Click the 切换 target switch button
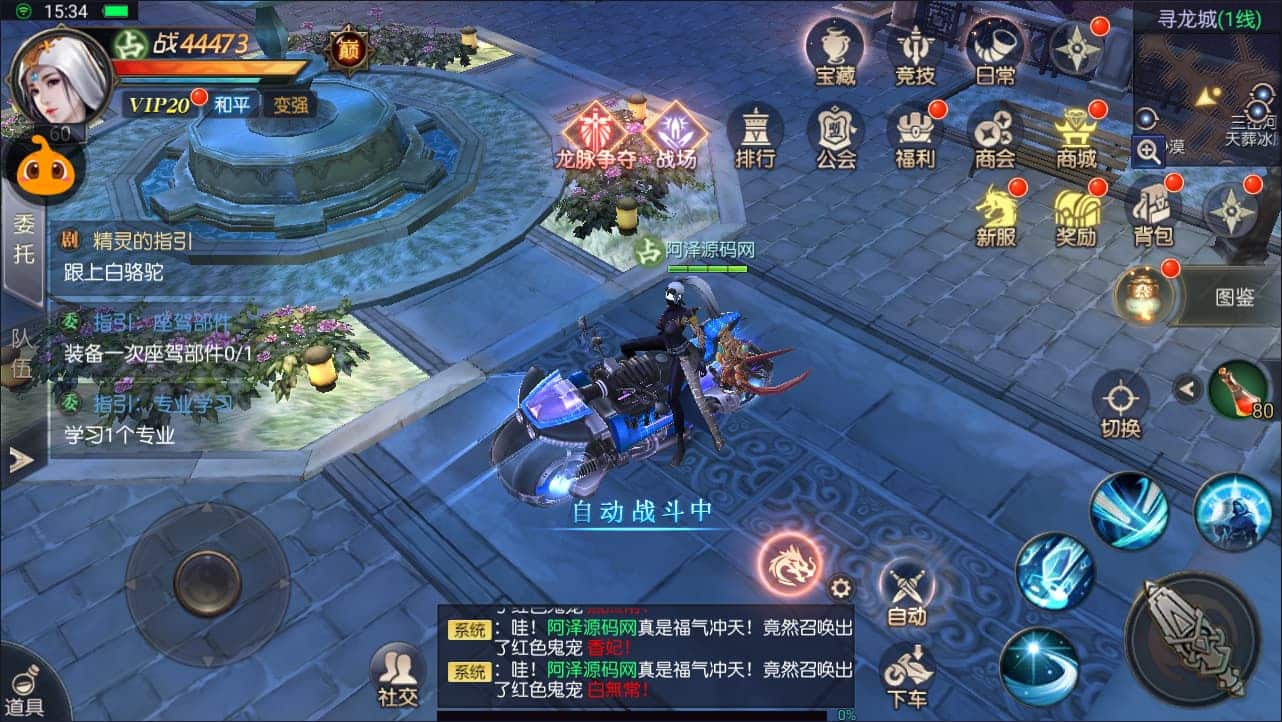The image size is (1282, 722). 1120,406
